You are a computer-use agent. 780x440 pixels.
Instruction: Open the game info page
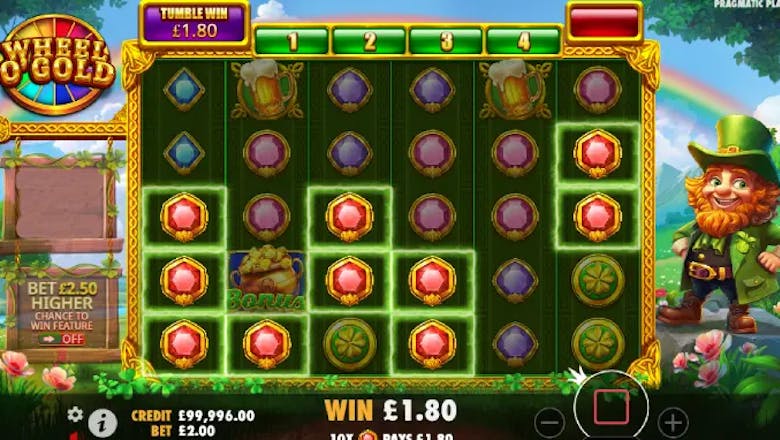[x=102, y=422]
